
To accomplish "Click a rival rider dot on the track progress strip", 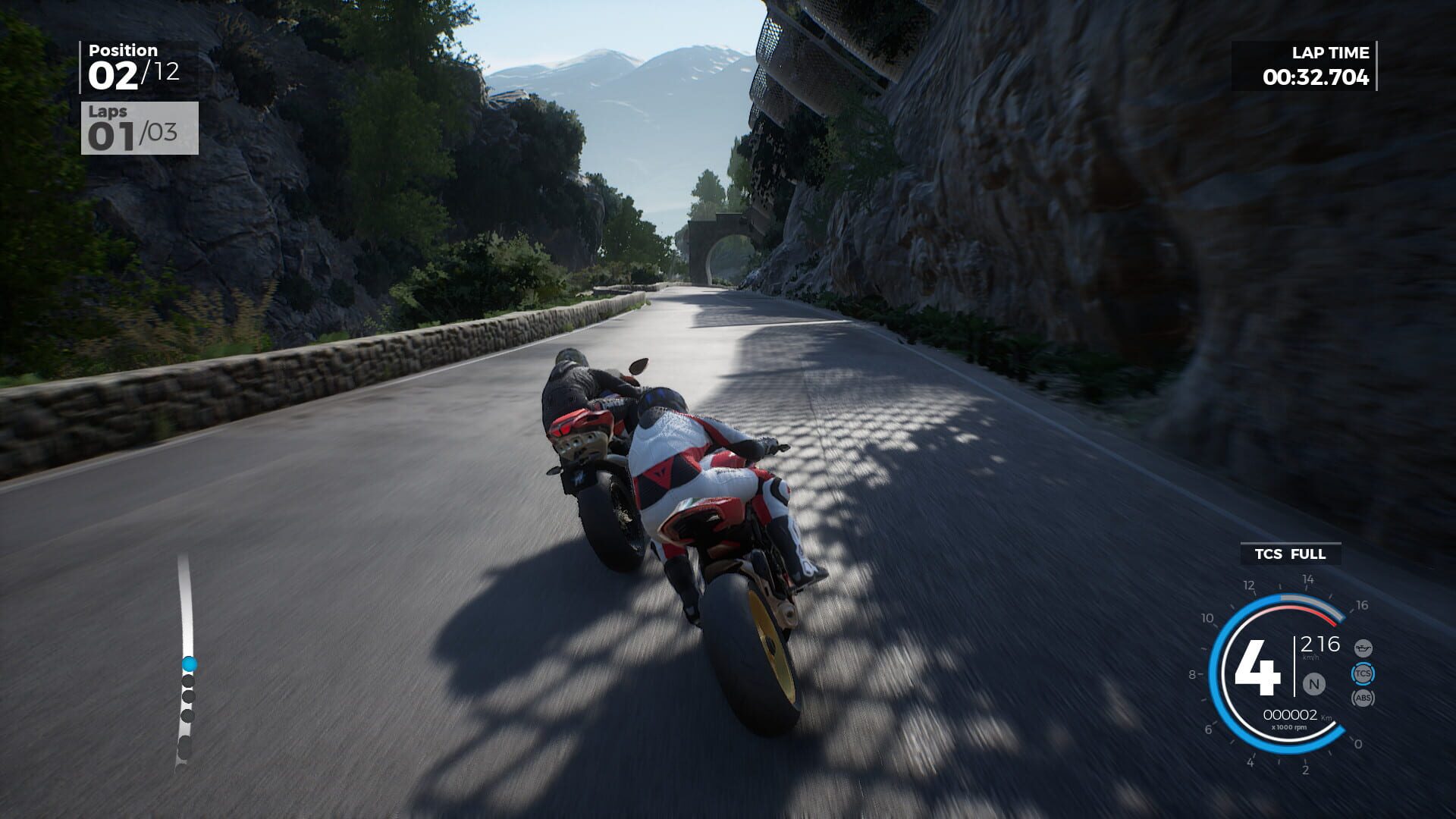I will 188,680.
